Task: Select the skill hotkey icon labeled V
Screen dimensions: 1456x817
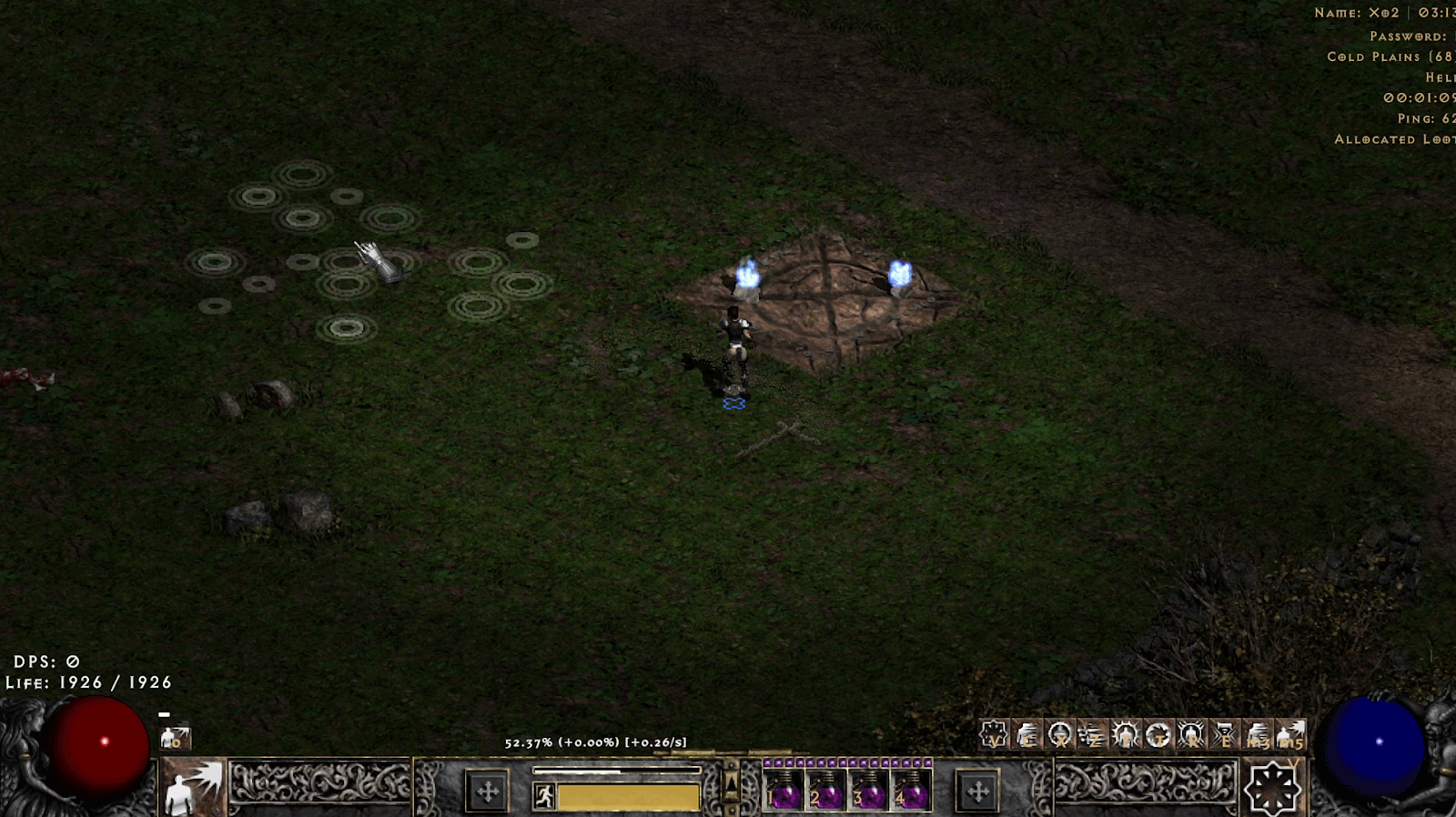Action: click(x=994, y=734)
